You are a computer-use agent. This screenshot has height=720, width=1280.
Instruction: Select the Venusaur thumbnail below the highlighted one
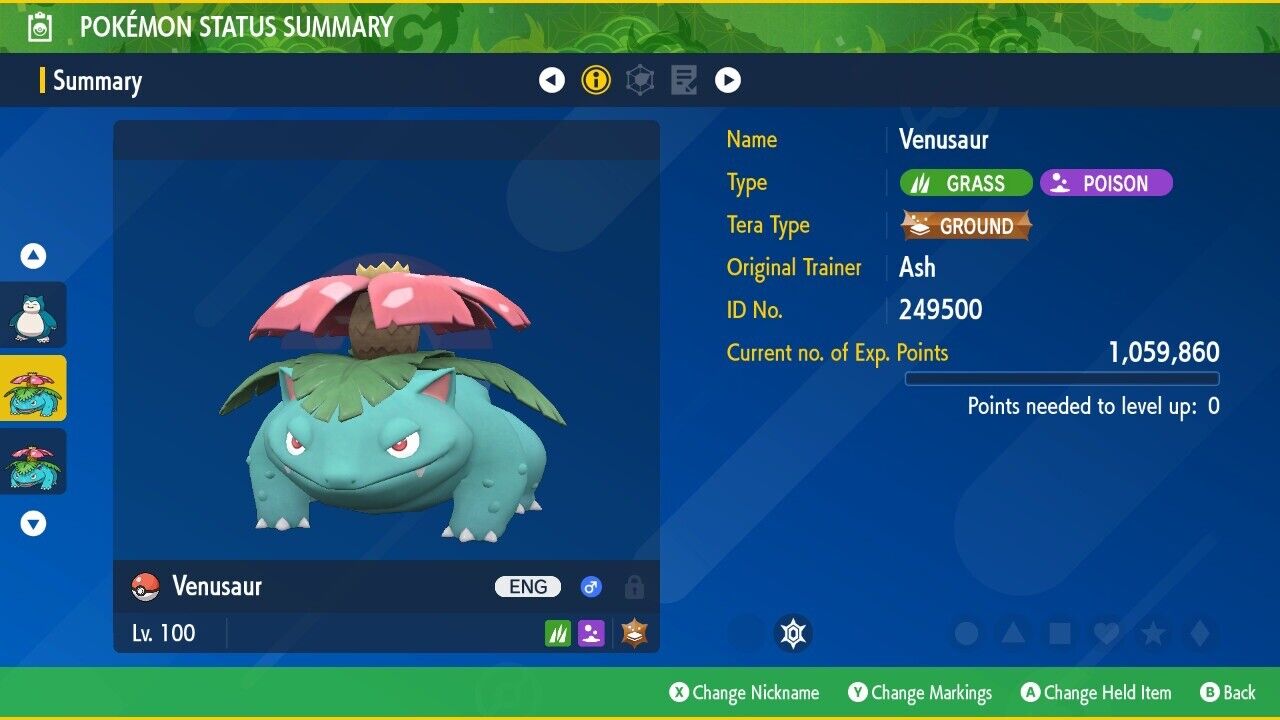[34, 462]
